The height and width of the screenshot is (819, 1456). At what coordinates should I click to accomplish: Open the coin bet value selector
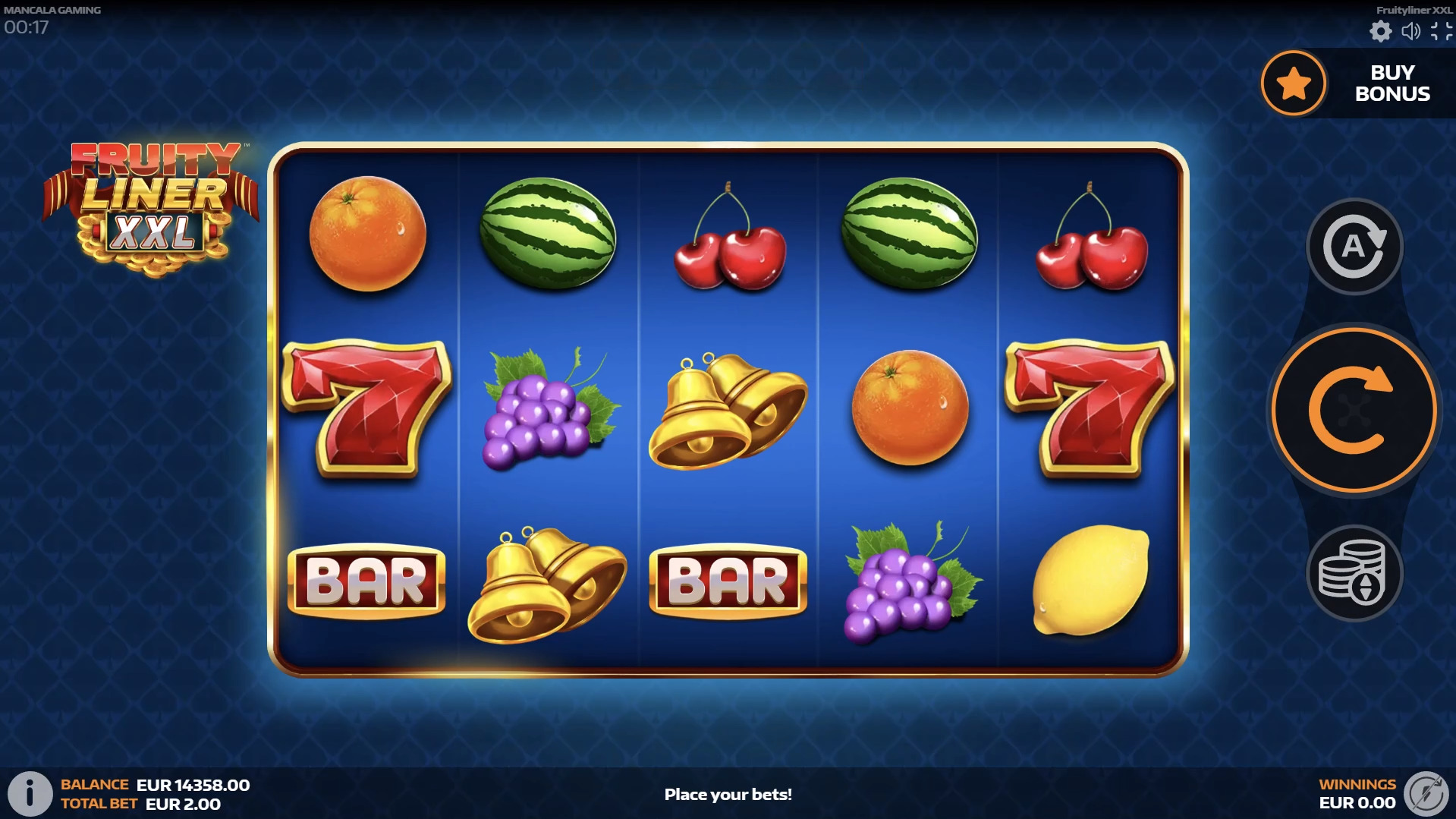tap(1354, 573)
